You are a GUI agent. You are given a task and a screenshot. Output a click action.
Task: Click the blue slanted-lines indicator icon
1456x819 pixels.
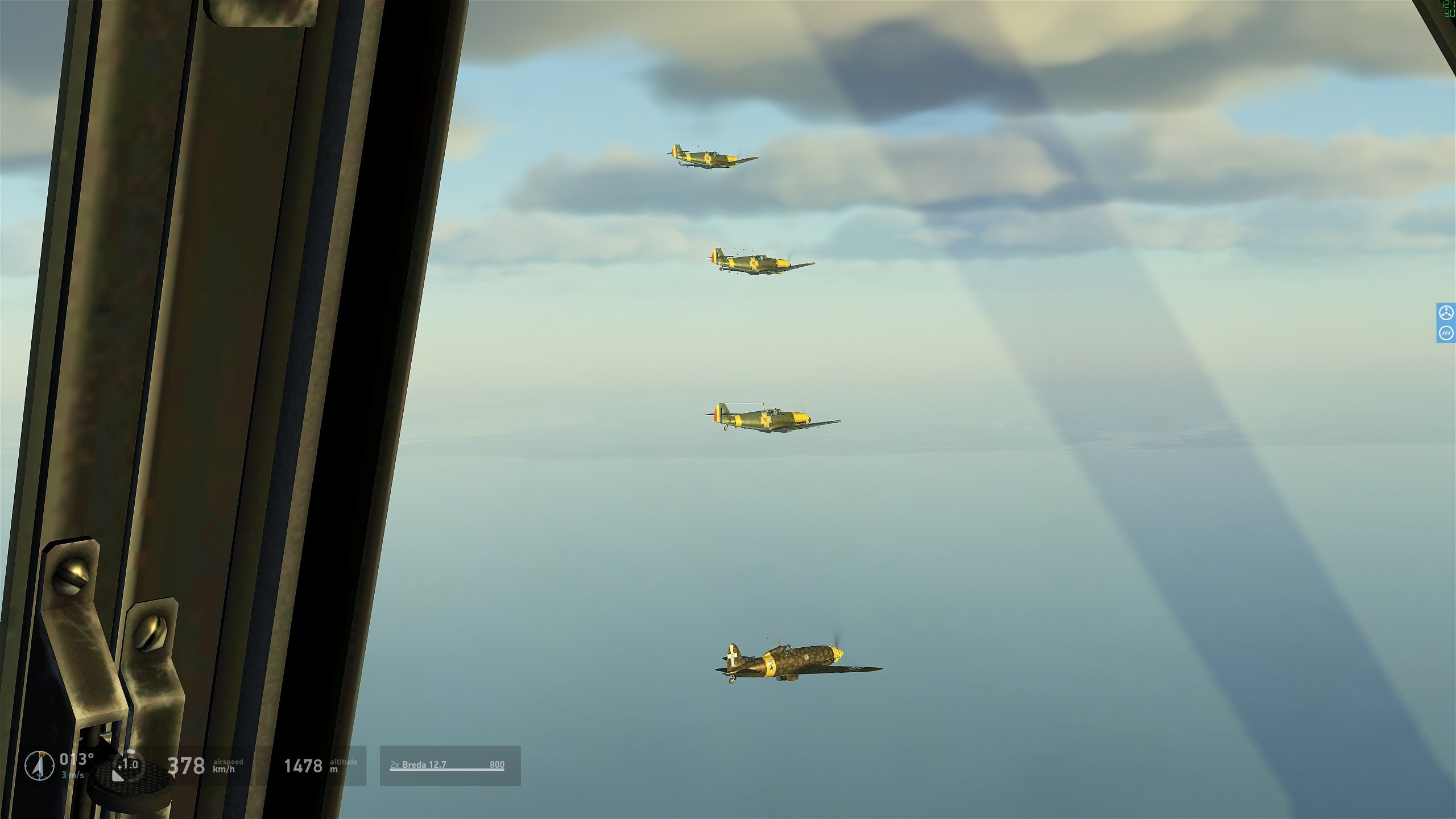click(x=1446, y=333)
